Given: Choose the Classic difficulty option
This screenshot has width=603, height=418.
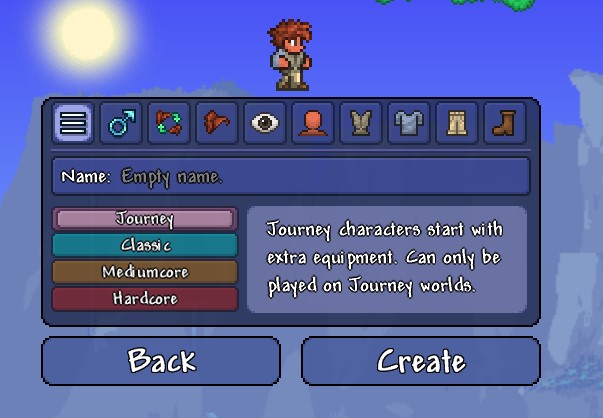Looking at the screenshot, I should click(x=145, y=245).
